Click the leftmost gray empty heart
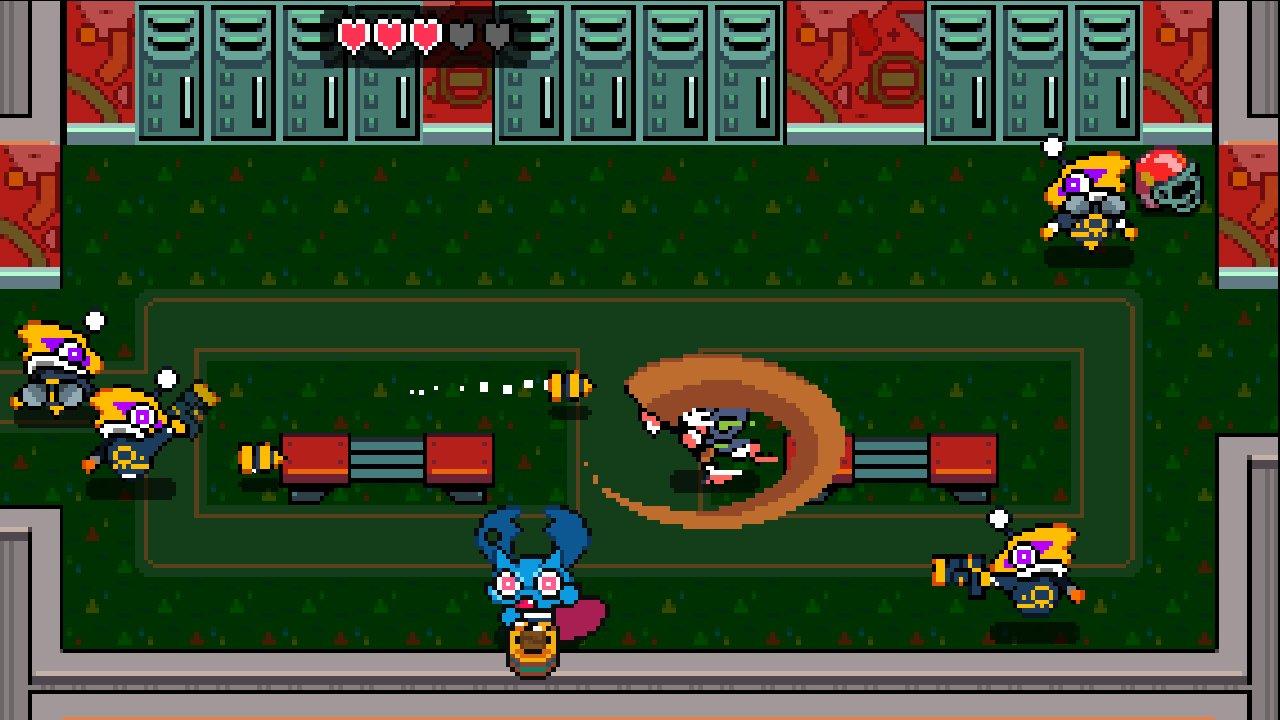This screenshot has height=720, width=1280. (x=462, y=34)
